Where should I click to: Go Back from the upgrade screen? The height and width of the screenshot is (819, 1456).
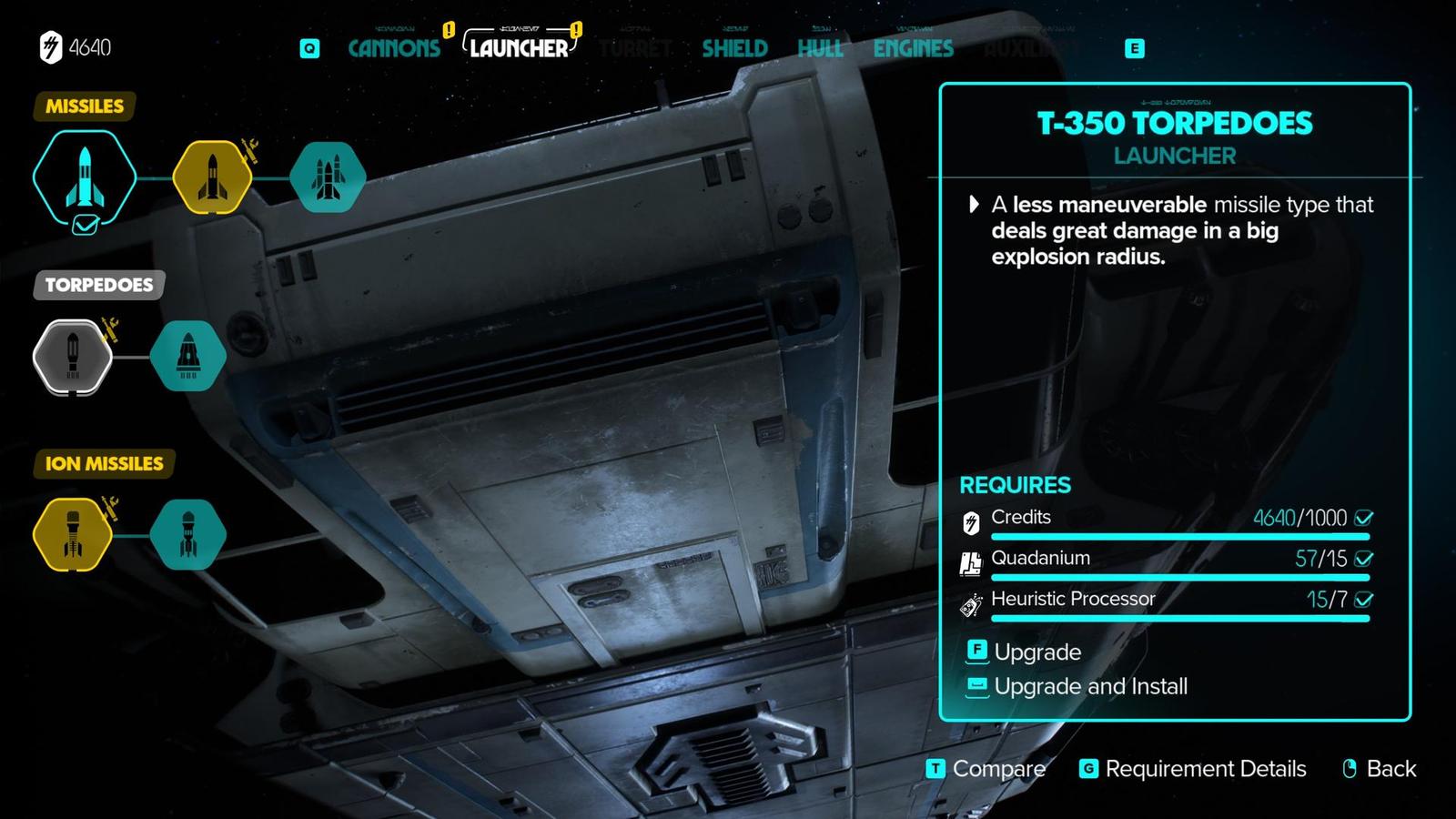tap(1390, 769)
